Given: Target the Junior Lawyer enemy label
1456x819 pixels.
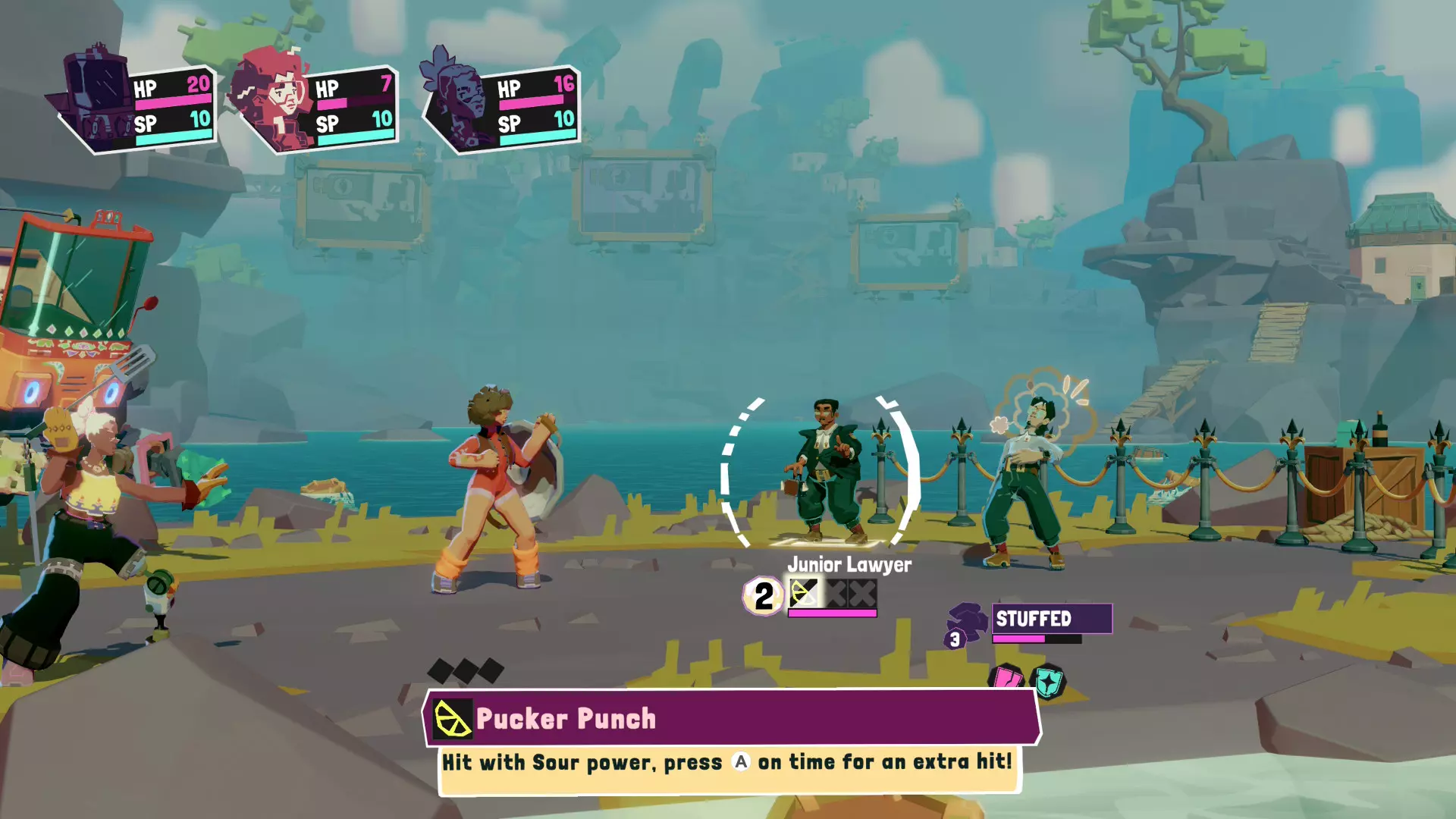Looking at the screenshot, I should 849,564.
